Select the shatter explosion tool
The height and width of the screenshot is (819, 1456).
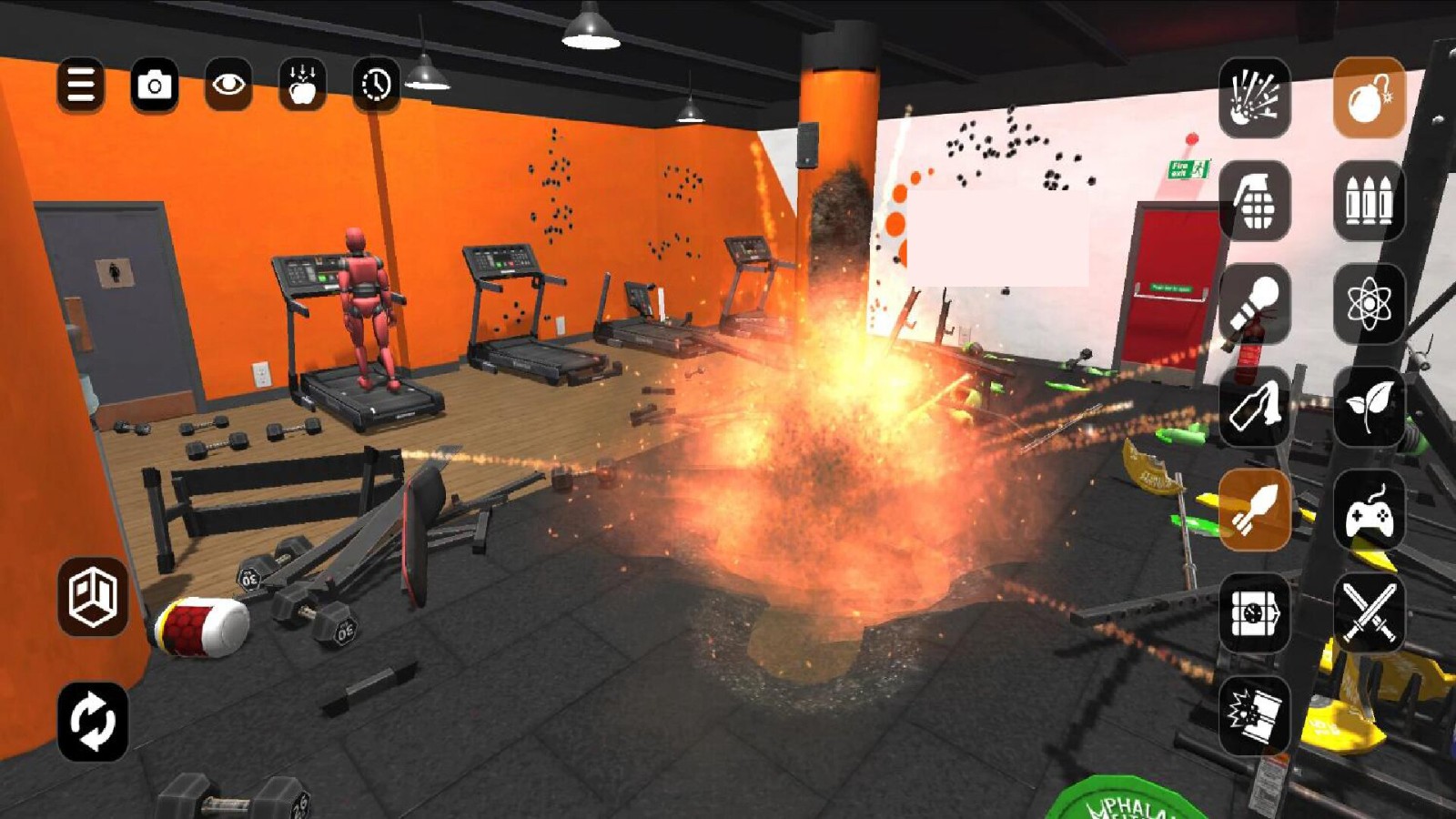pyautogui.click(x=1254, y=98)
